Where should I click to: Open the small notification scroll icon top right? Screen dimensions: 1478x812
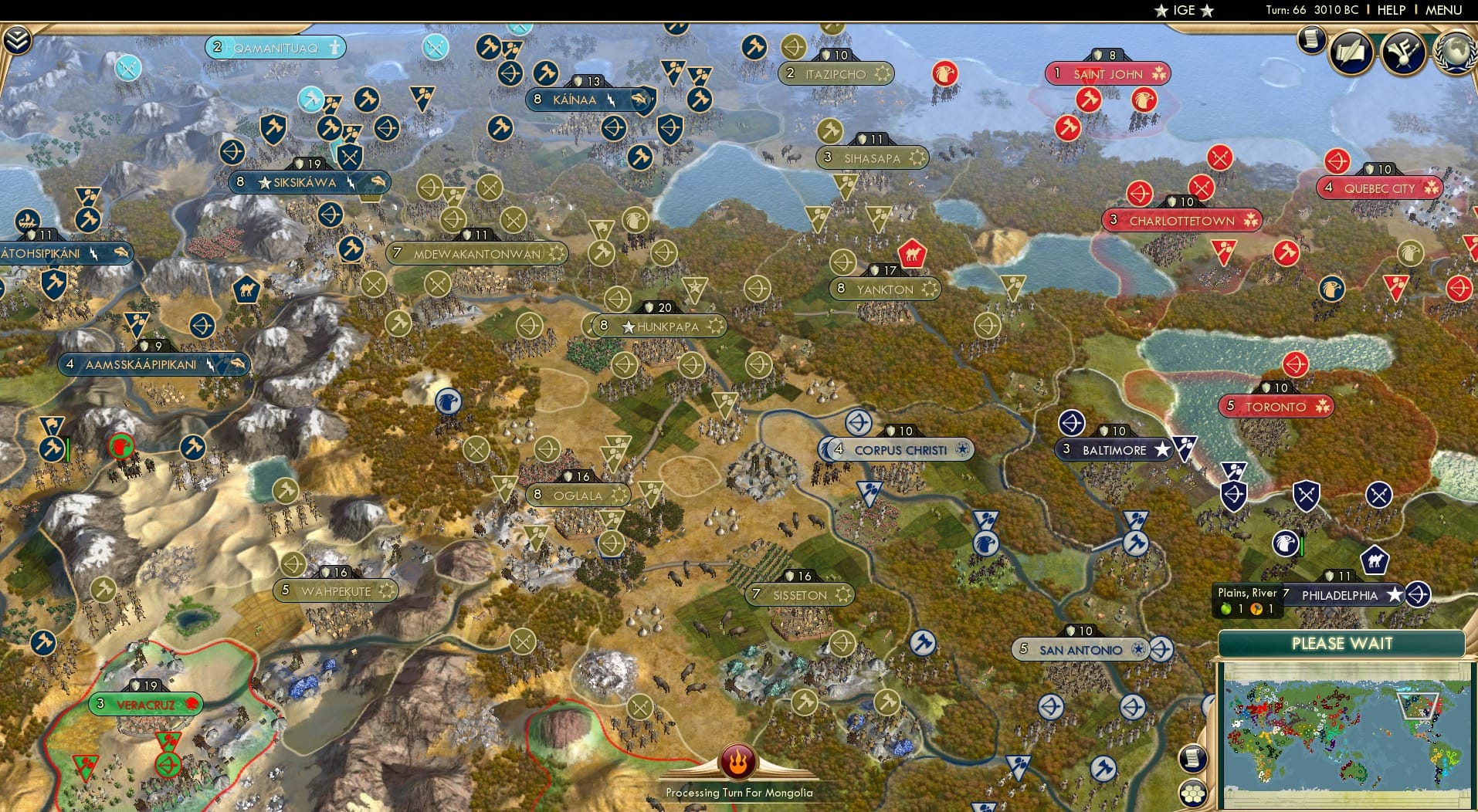[x=1311, y=42]
